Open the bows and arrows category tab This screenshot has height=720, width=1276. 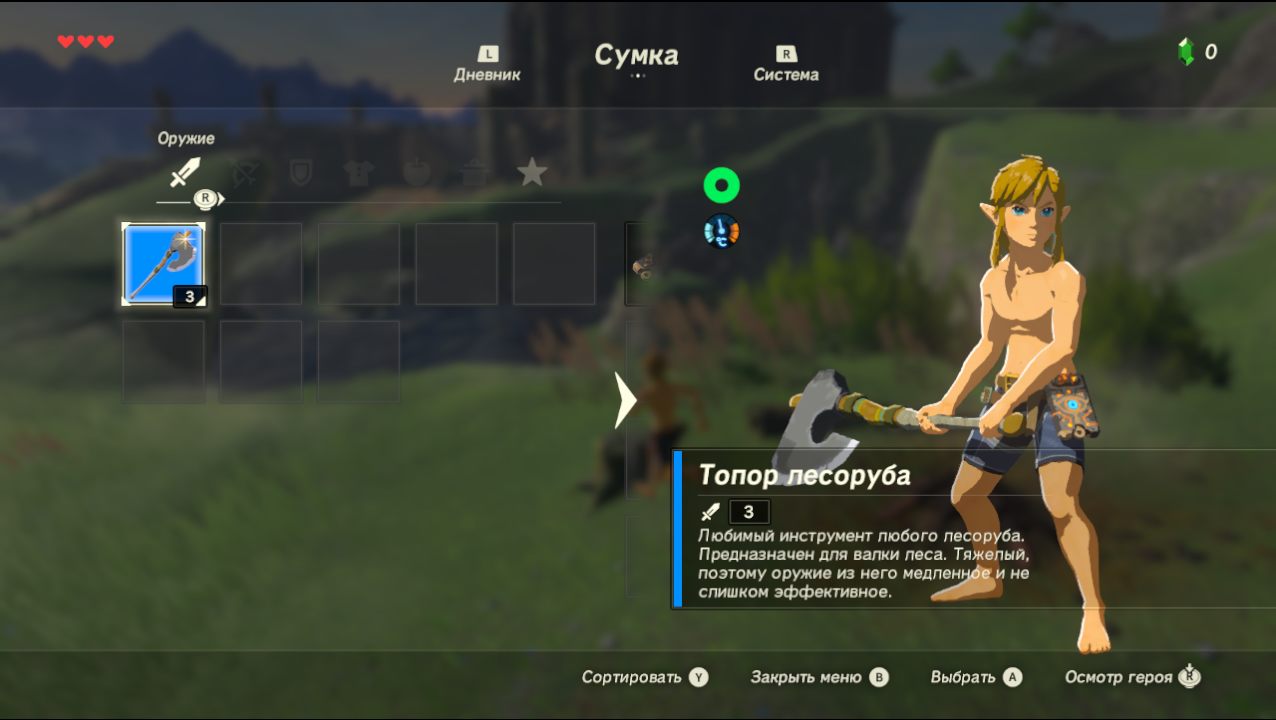[x=243, y=173]
